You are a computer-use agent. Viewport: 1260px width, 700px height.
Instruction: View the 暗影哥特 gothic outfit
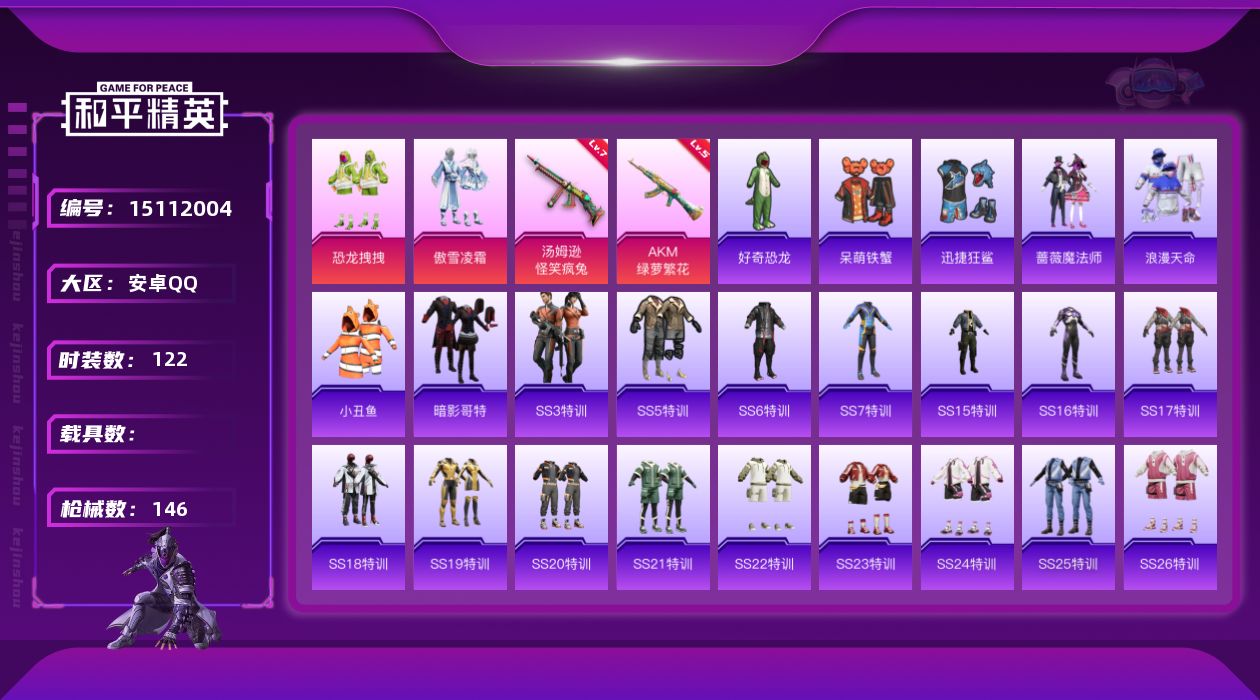[460, 364]
